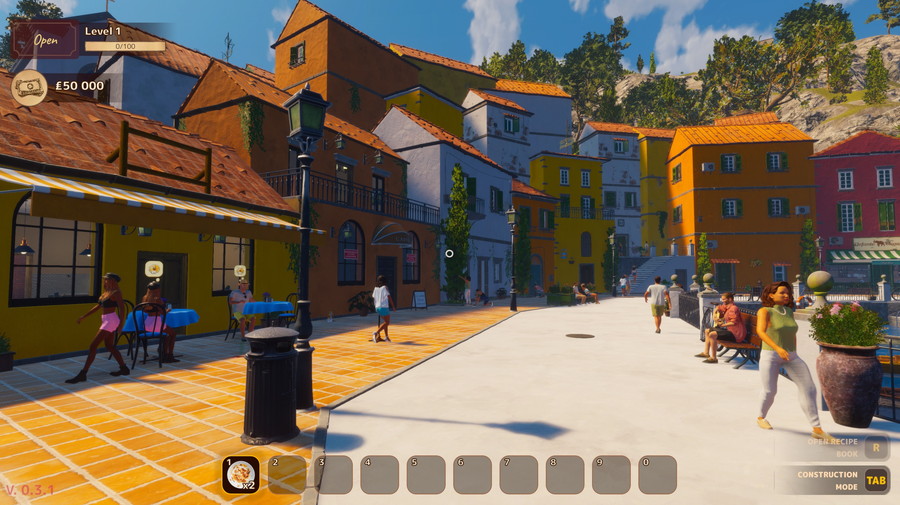
Task: Select empty hotbar slot number 5
Action: [426, 475]
